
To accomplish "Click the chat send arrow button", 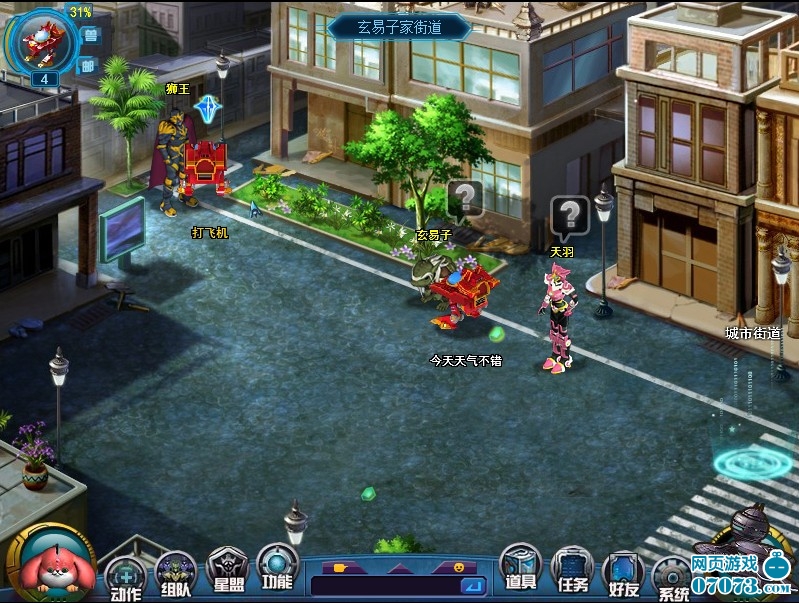I will click(473, 586).
